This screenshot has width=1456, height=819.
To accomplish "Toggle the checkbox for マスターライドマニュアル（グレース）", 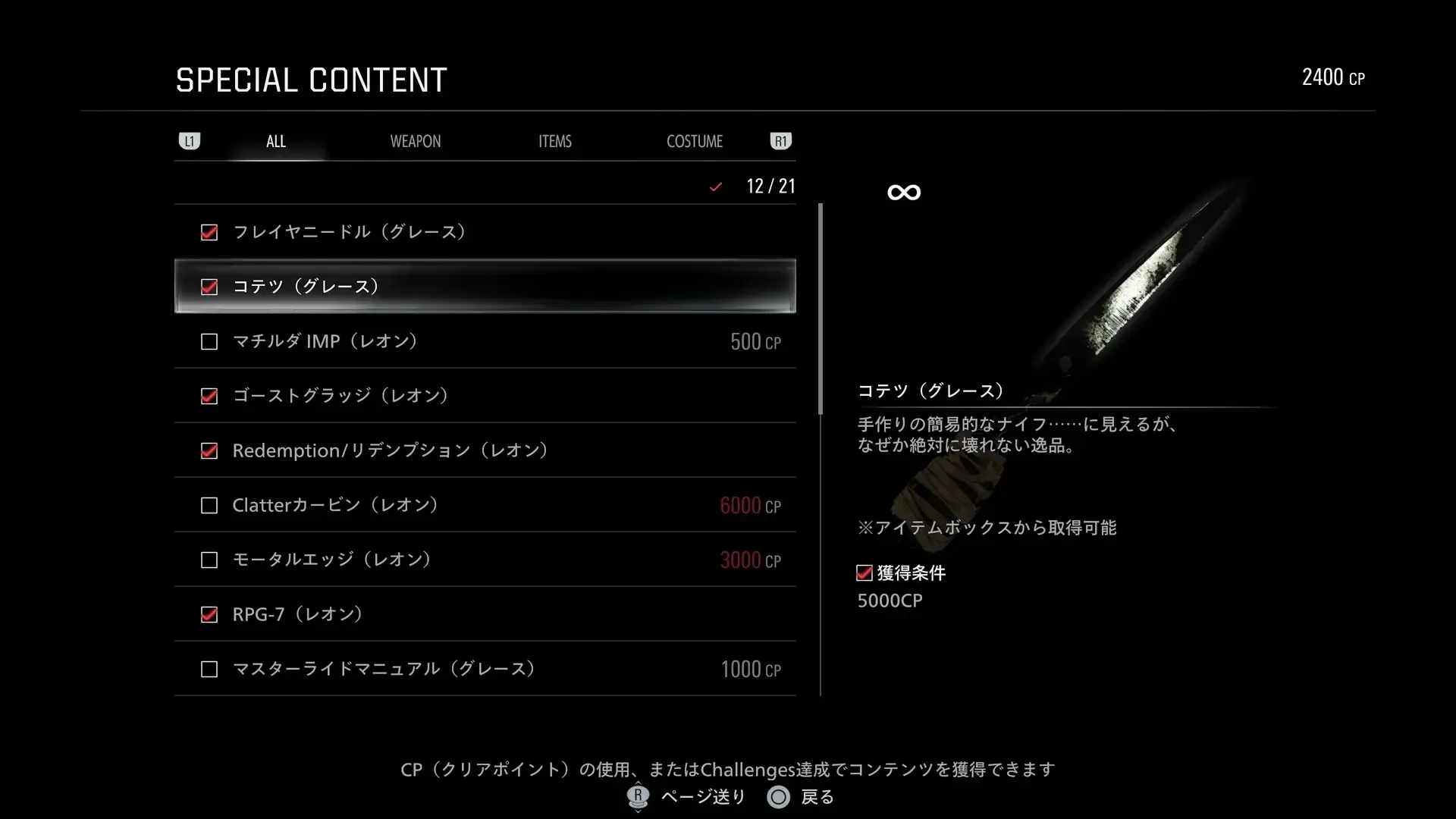I will (x=209, y=669).
